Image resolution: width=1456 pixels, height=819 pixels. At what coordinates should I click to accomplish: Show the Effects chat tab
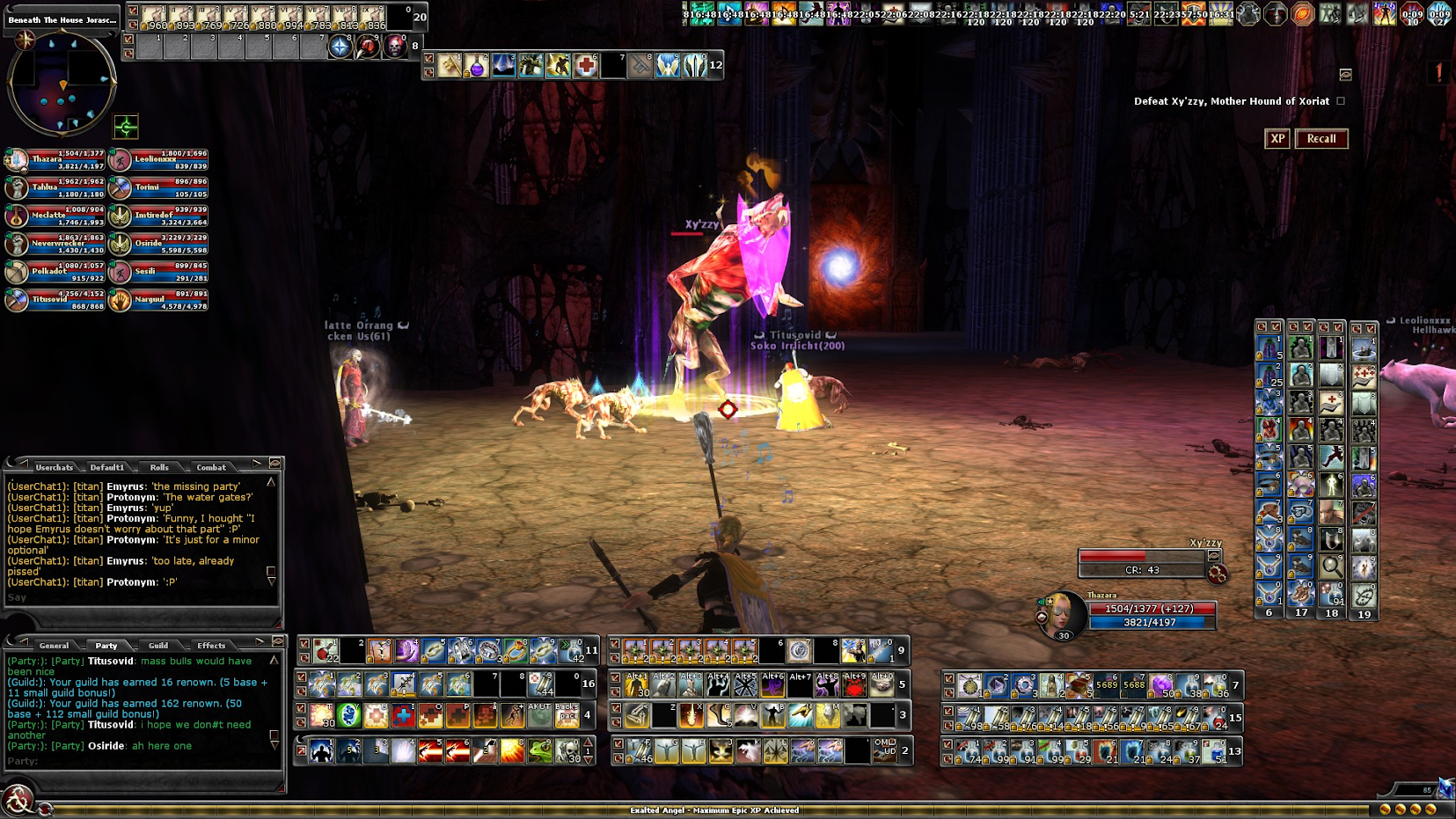point(211,646)
